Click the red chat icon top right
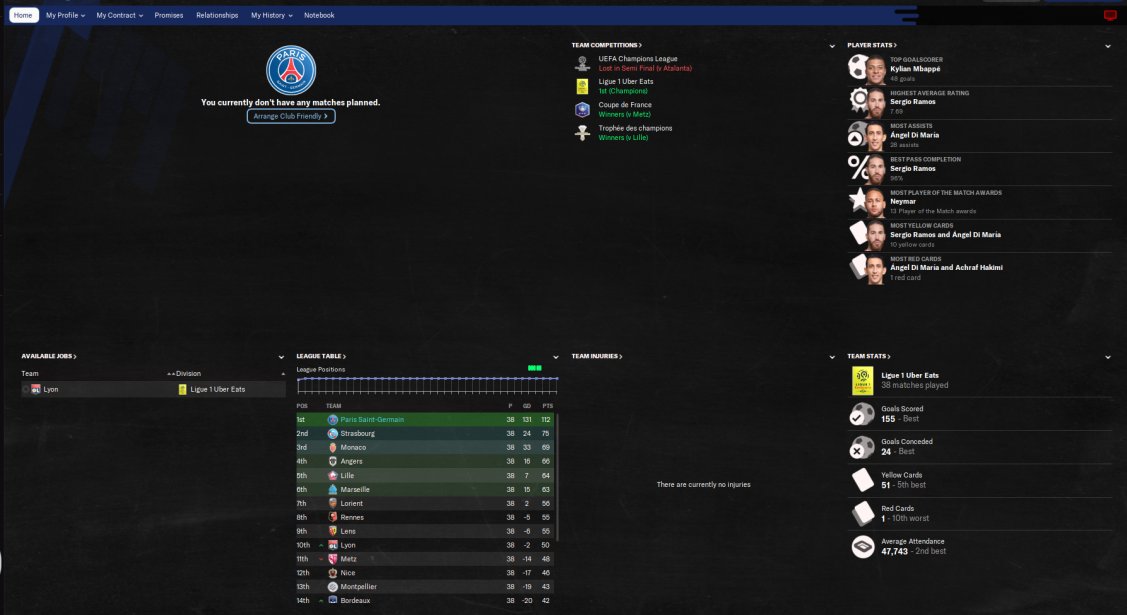Image resolution: width=1127 pixels, height=615 pixels. 1109,15
